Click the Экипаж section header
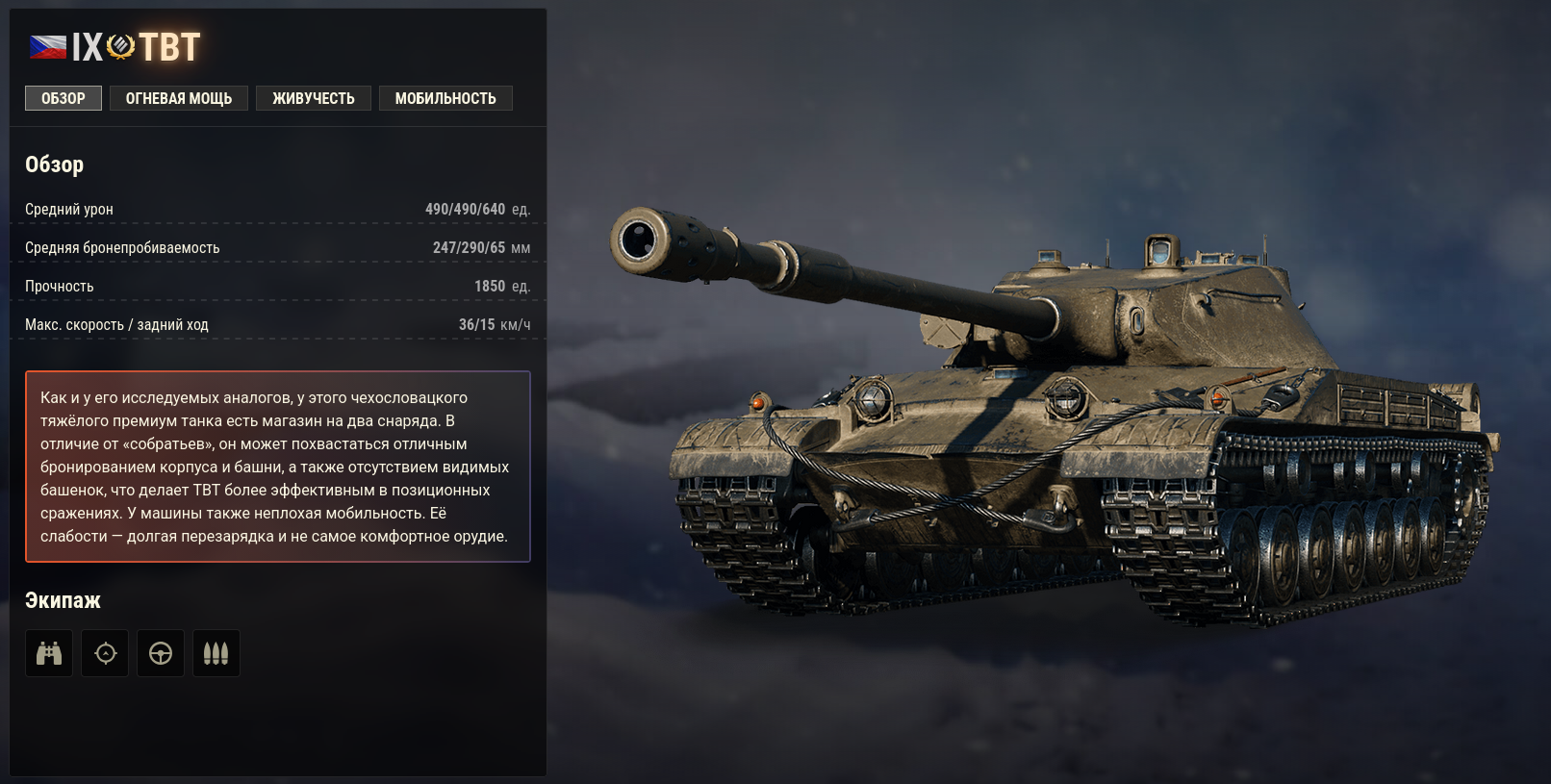 pos(63,600)
